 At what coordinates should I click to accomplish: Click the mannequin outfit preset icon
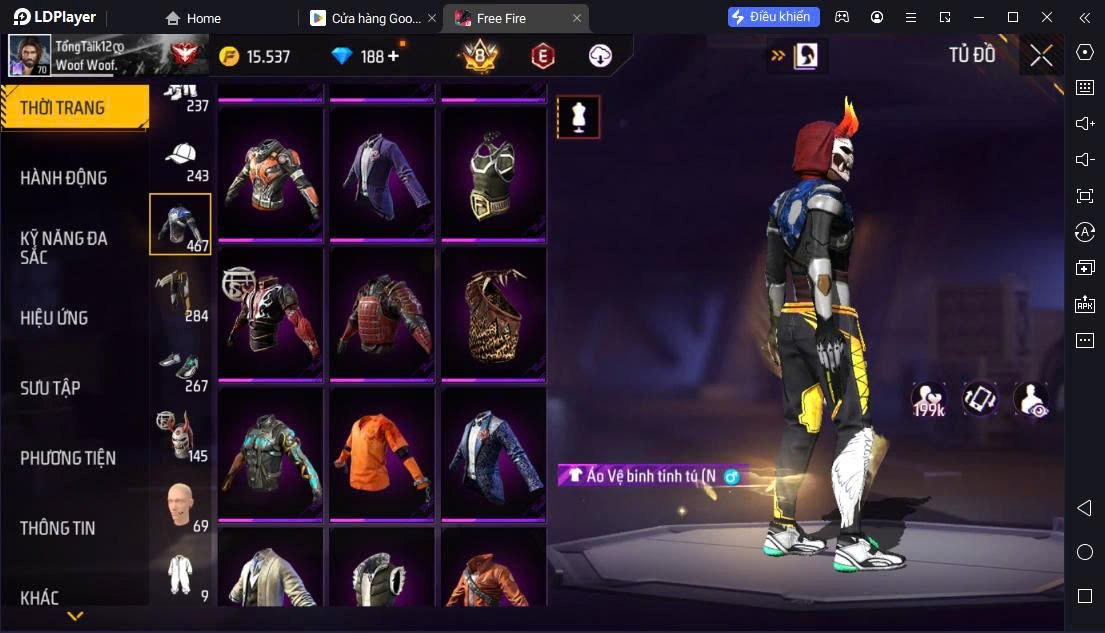578,117
